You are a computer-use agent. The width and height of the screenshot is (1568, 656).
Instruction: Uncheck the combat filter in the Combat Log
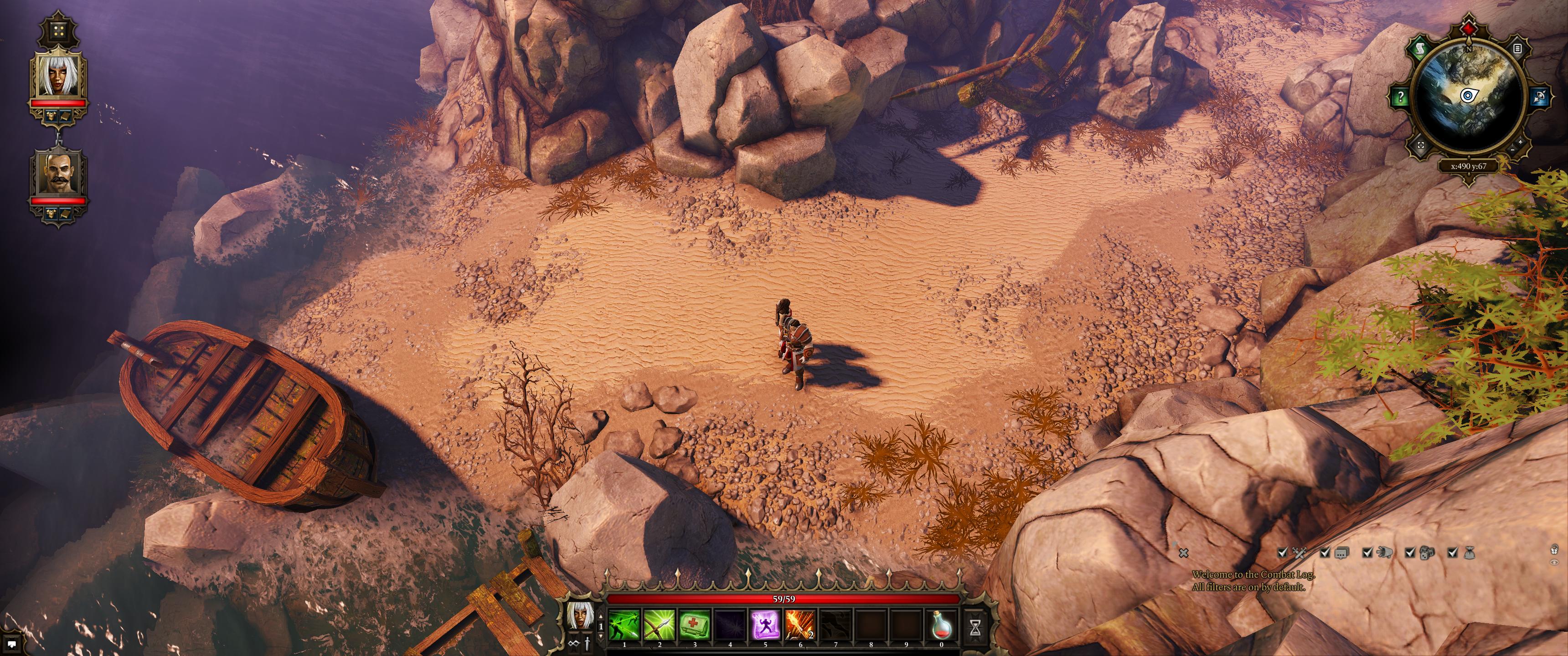1283,552
